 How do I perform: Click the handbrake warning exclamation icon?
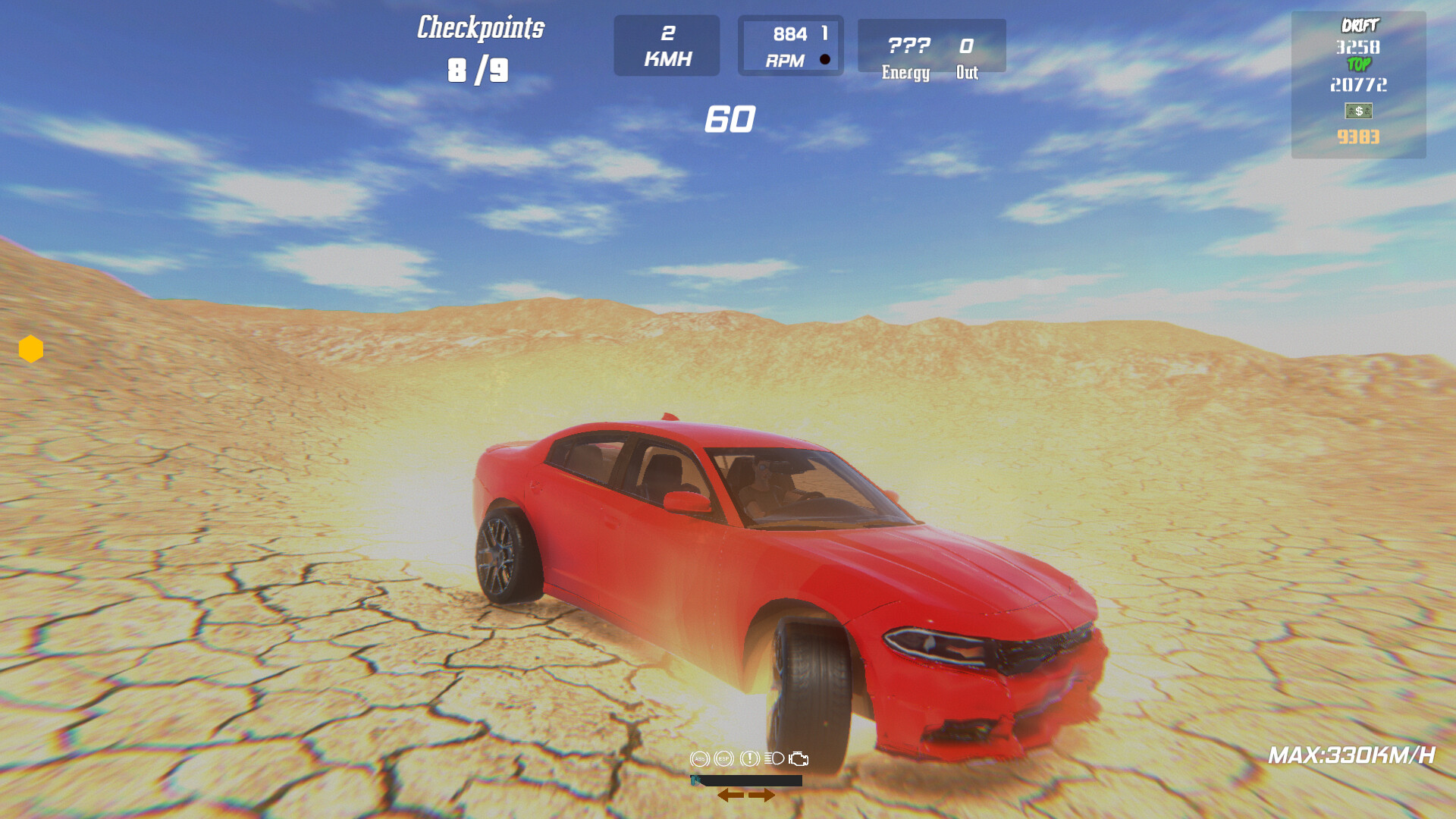pos(750,758)
